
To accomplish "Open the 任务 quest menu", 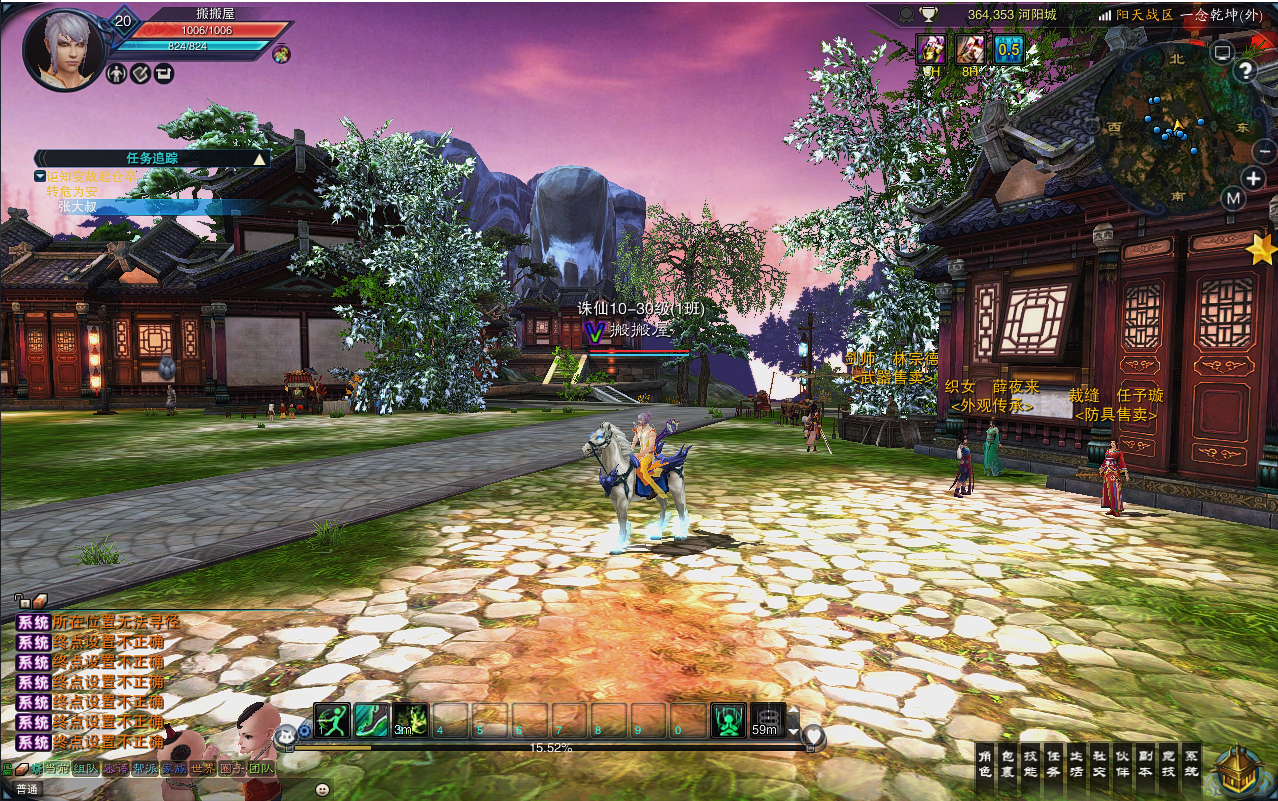I will (1053, 764).
